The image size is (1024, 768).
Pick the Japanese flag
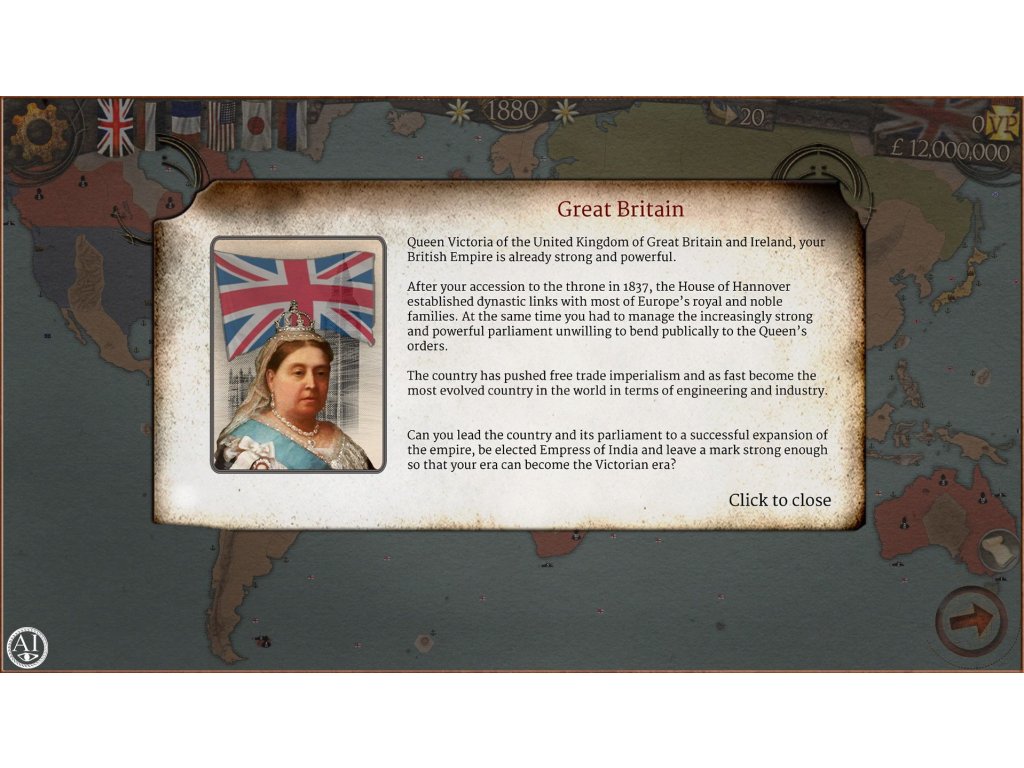click(257, 125)
